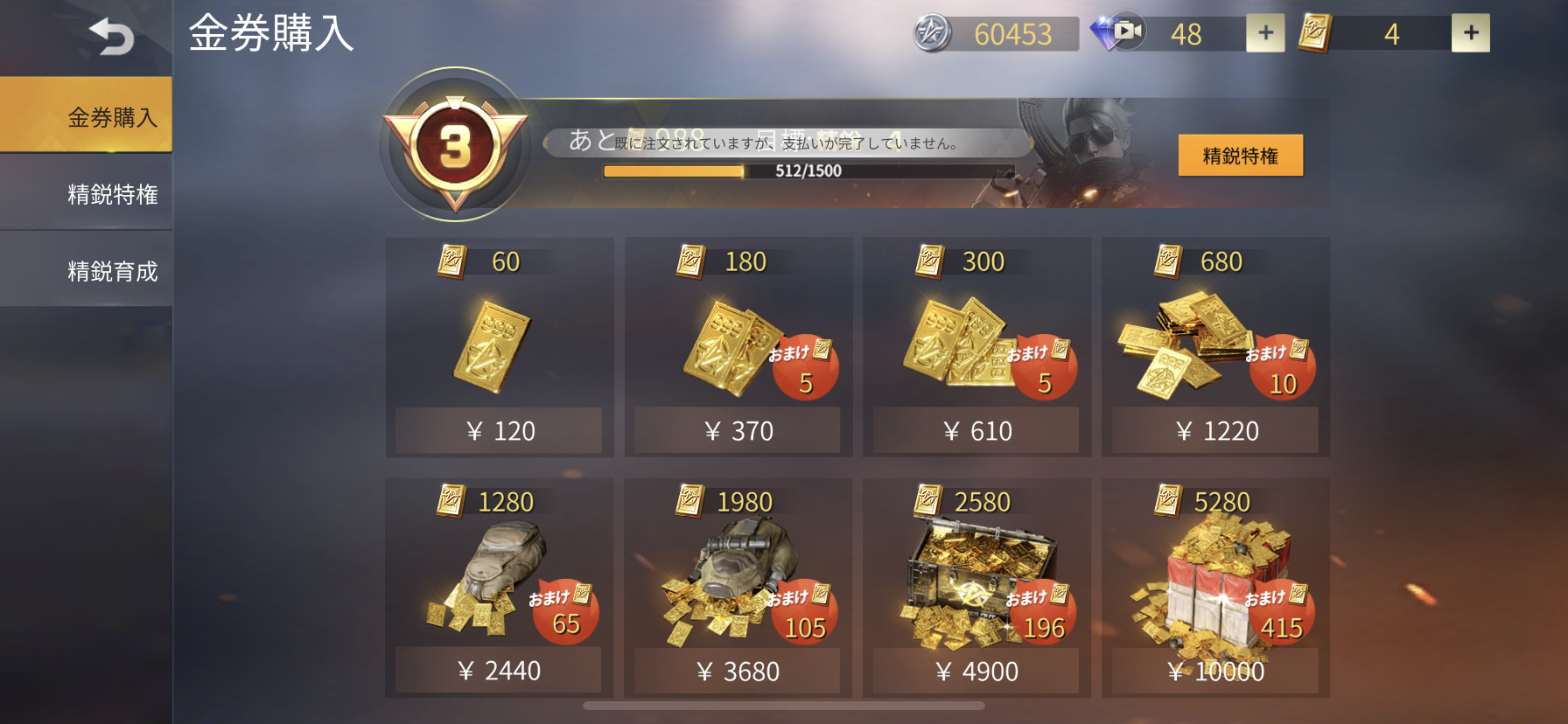Add diamonds with the plus button
1568x724 pixels.
(x=1265, y=33)
